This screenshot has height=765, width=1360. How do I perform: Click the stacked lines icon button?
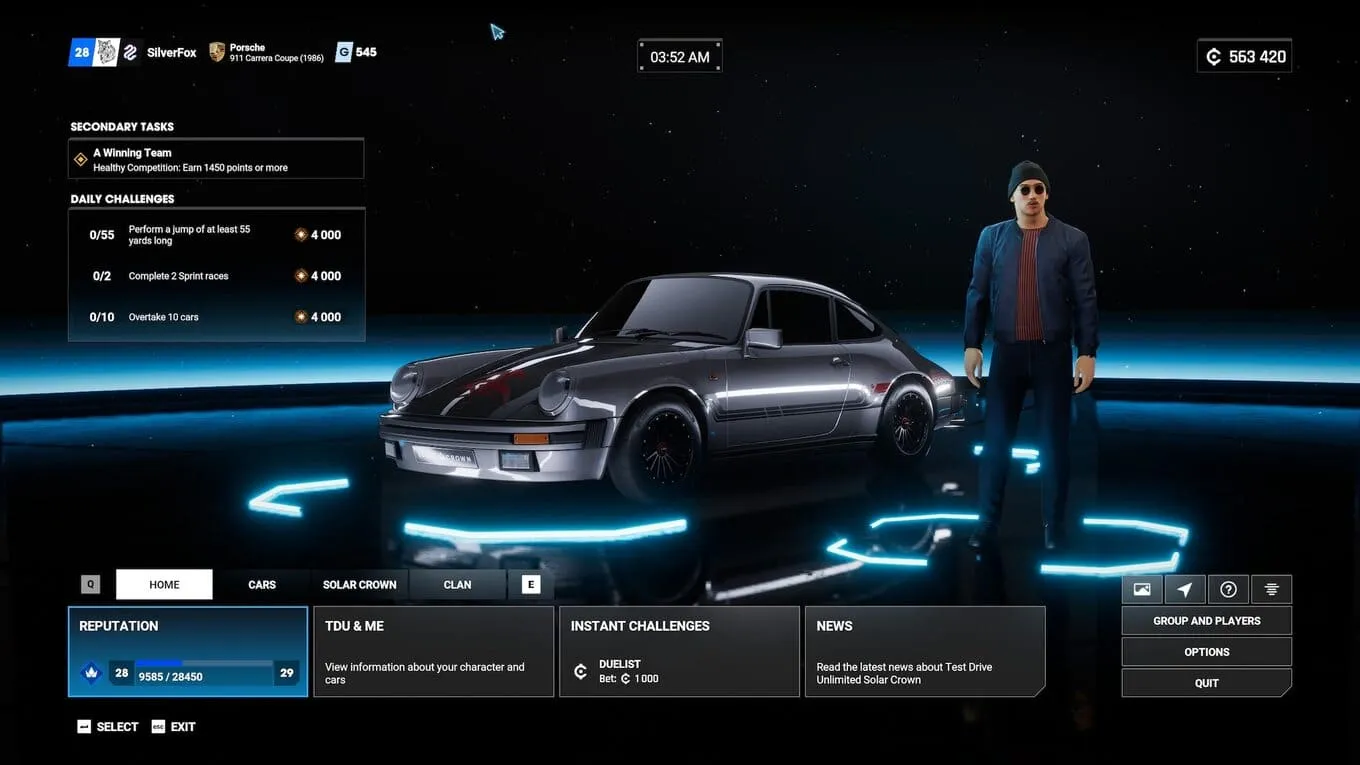pyautogui.click(x=1271, y=589)
